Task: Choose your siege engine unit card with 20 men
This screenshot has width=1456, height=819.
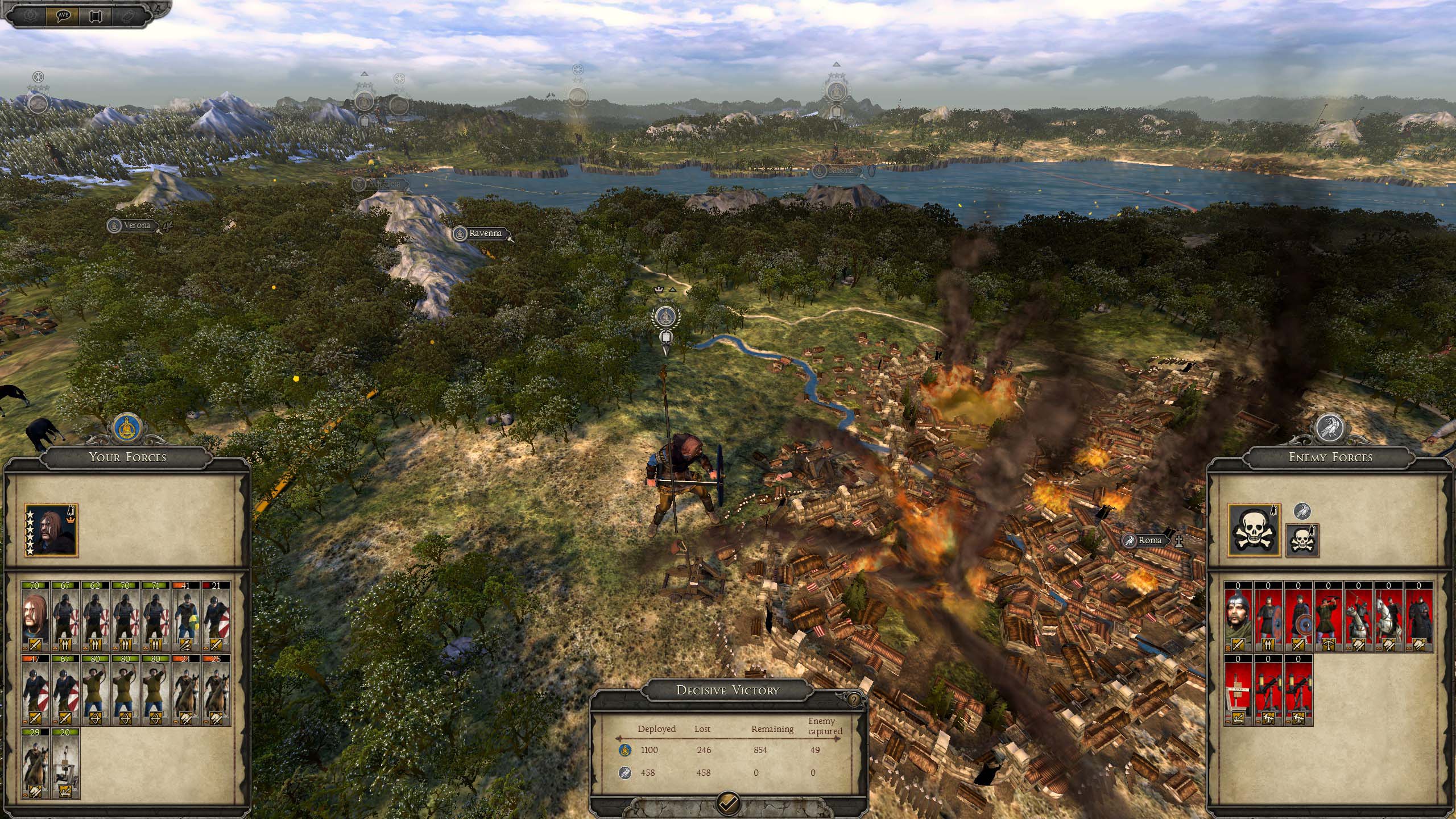Action: click(65, 763)
